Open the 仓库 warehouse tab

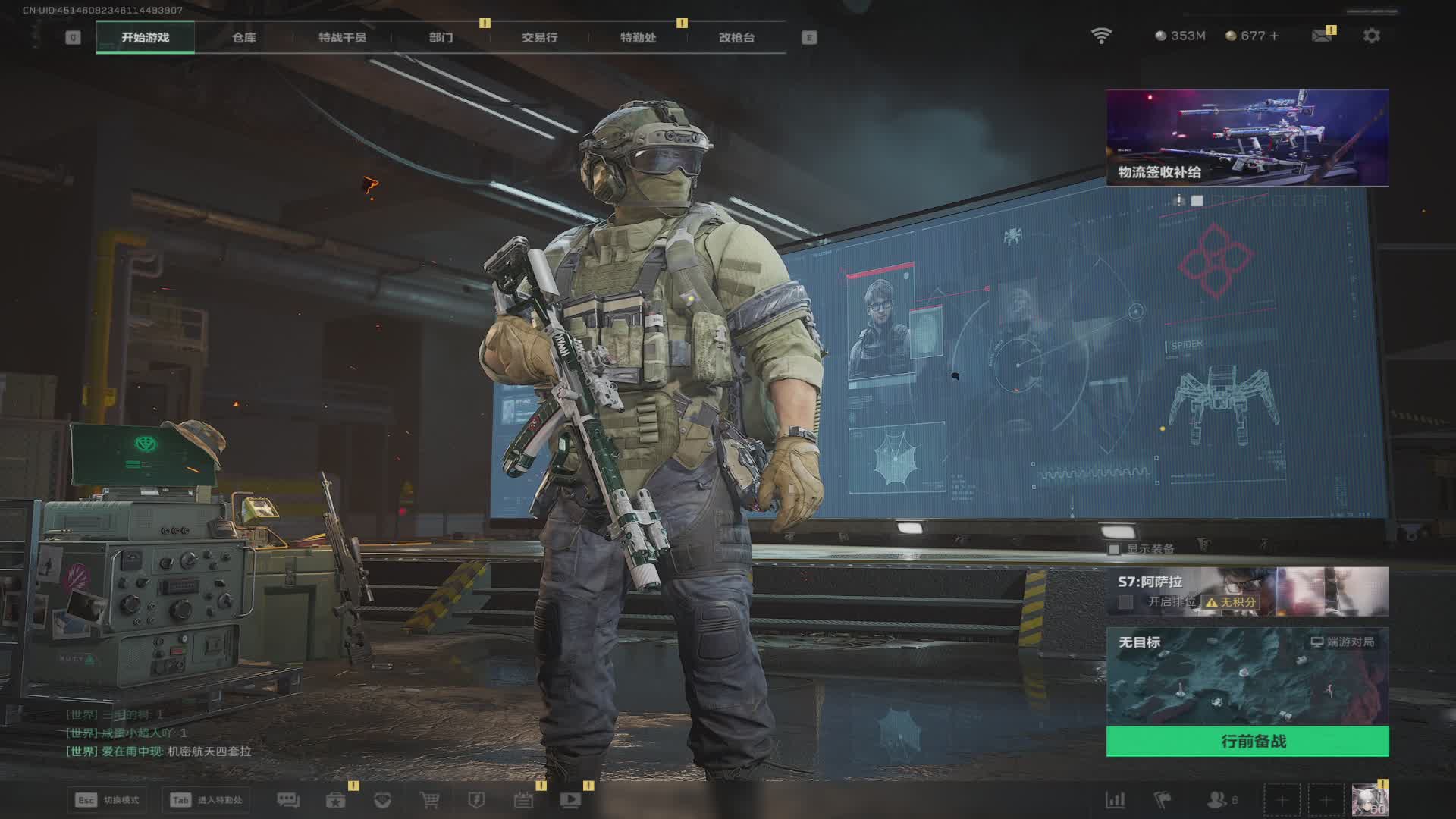243,37
